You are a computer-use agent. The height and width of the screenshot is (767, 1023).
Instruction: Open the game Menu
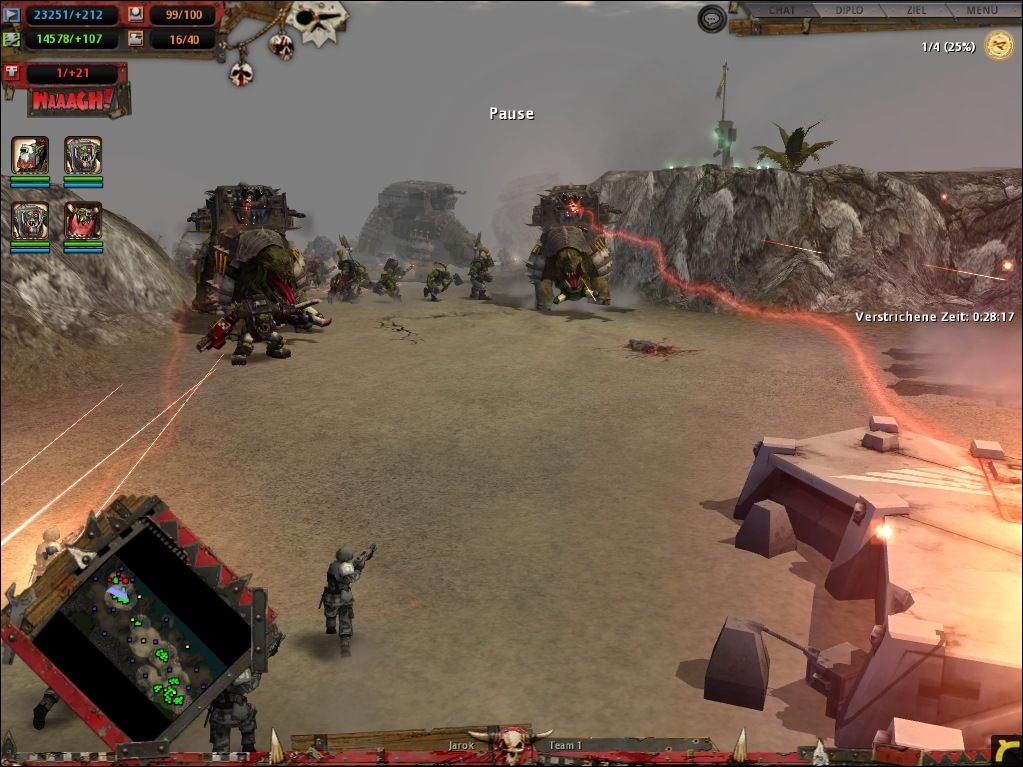click(981, 11)
